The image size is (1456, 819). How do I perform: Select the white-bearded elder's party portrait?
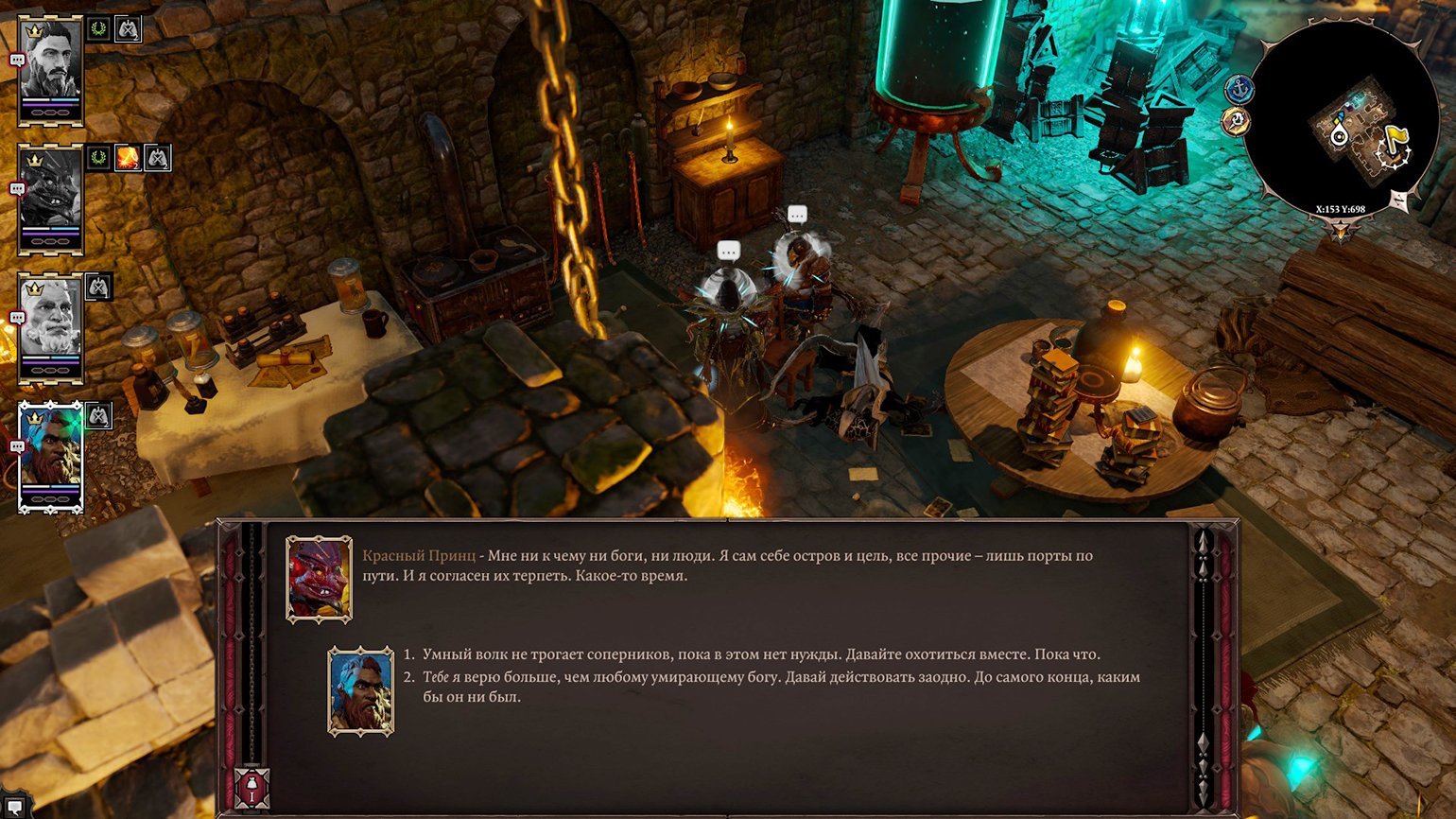51,327
